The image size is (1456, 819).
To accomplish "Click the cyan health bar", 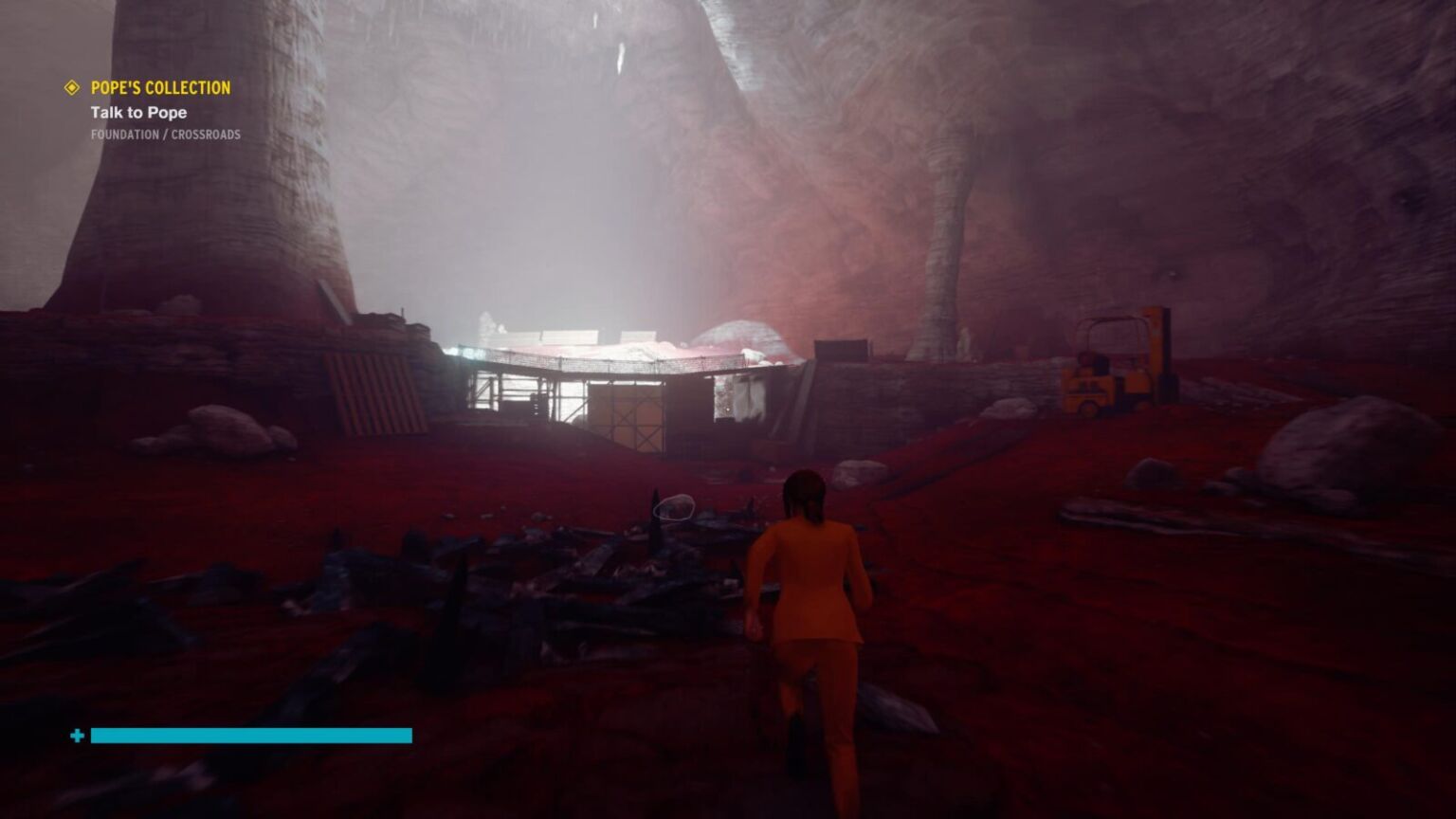I will pyautogui.click(x=251, y=736).
